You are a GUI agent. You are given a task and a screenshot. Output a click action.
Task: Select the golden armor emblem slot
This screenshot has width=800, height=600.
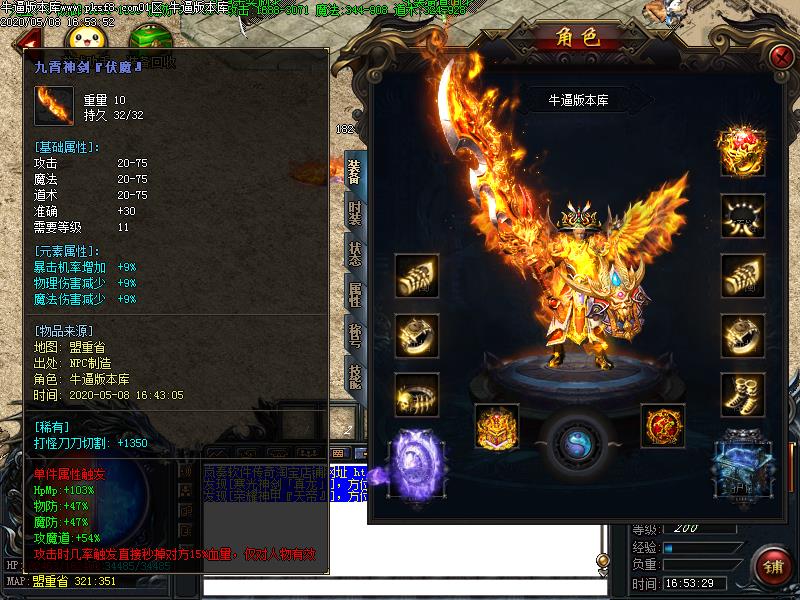point(497,424)
